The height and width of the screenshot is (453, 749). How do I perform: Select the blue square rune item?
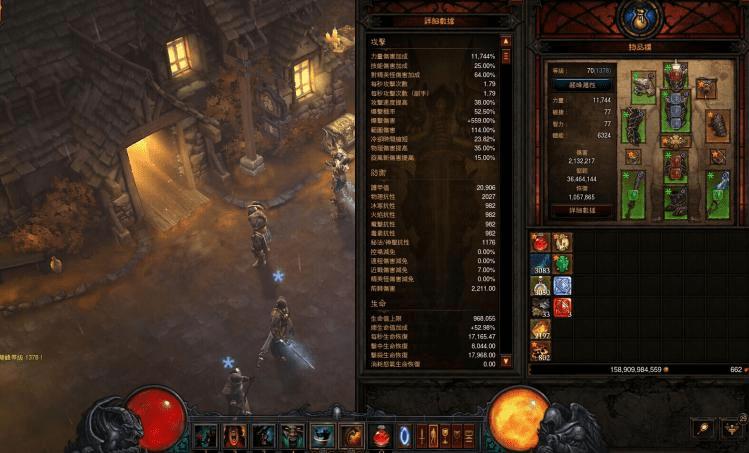[561, 285]
